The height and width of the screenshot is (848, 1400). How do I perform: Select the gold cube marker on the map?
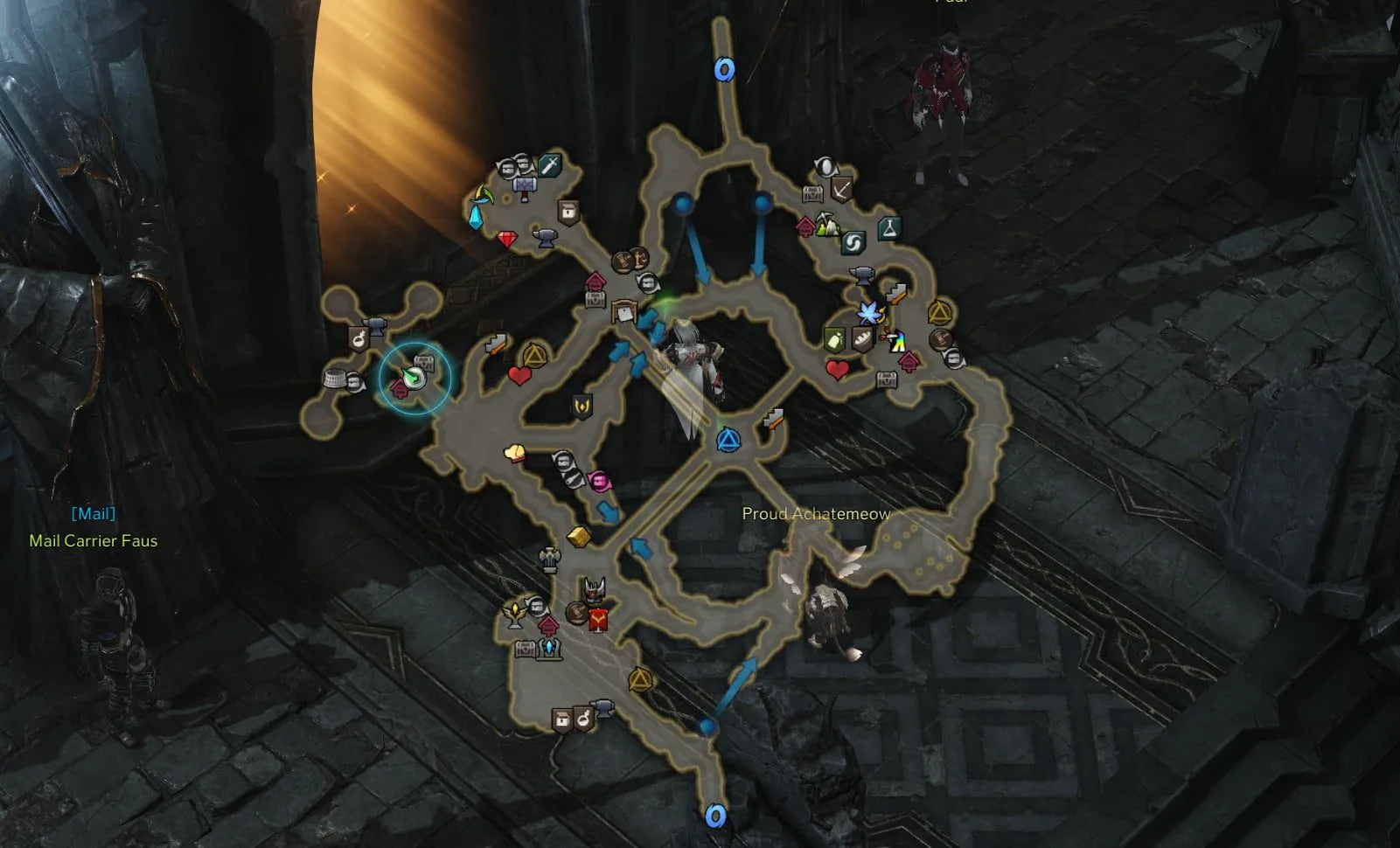click(x=577, y=536)
